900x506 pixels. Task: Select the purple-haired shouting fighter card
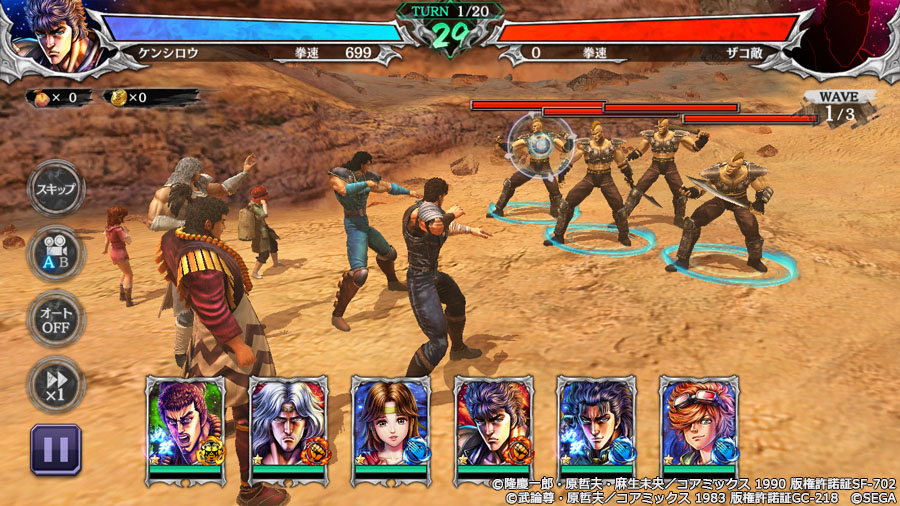pyautogui.click(x=186, y=426)
